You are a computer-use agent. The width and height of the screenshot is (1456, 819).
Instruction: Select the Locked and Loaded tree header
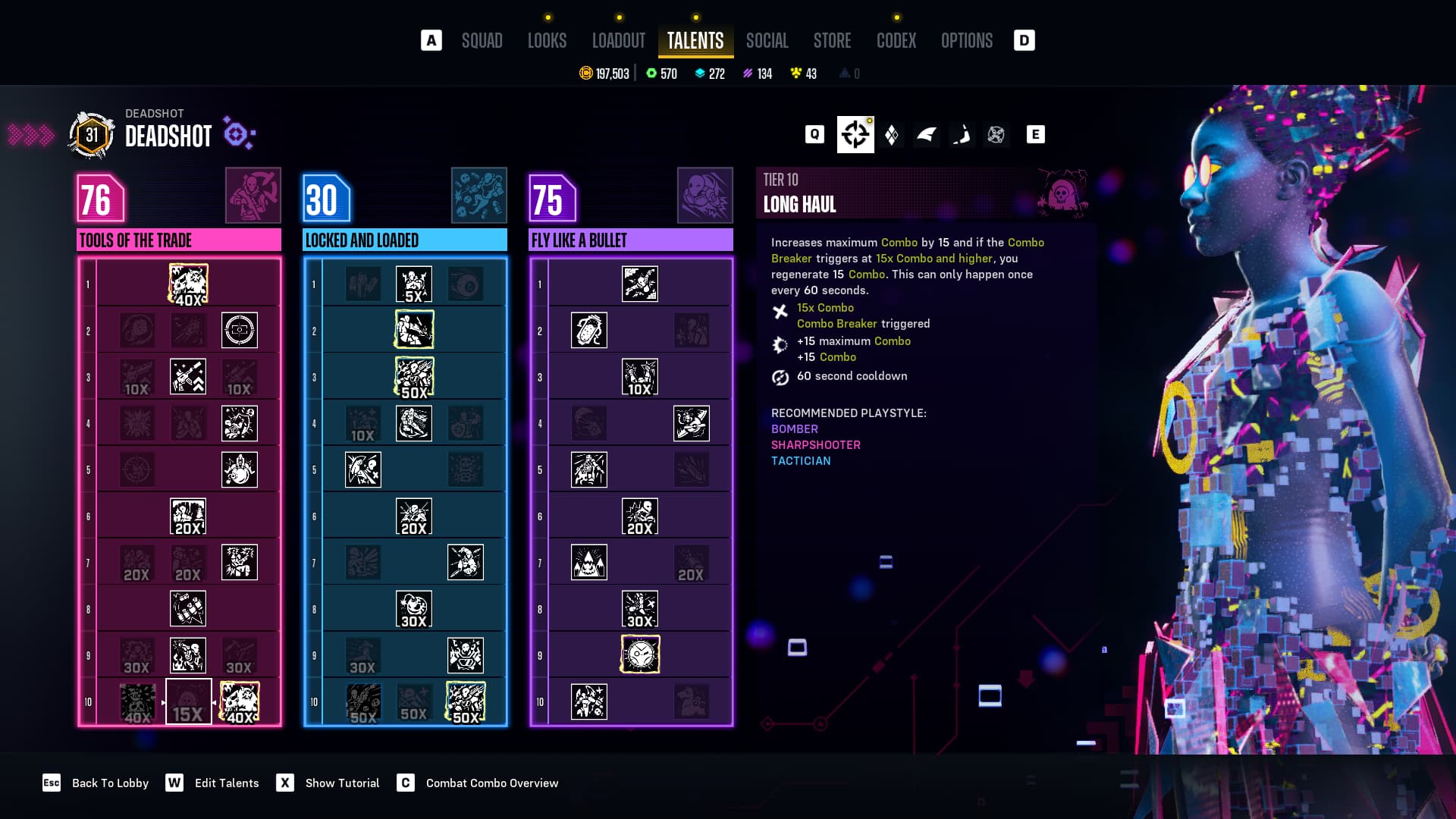tap(405, 240)
